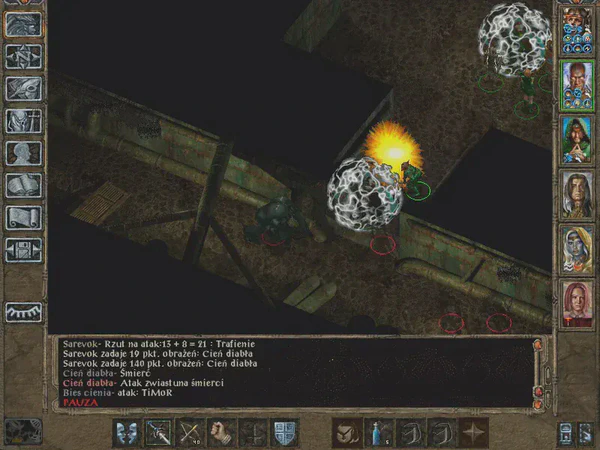The height and width of the screenshot is (450, 600).
Task: Activate the talk action with two faces
Action: [x=127, y=432]
